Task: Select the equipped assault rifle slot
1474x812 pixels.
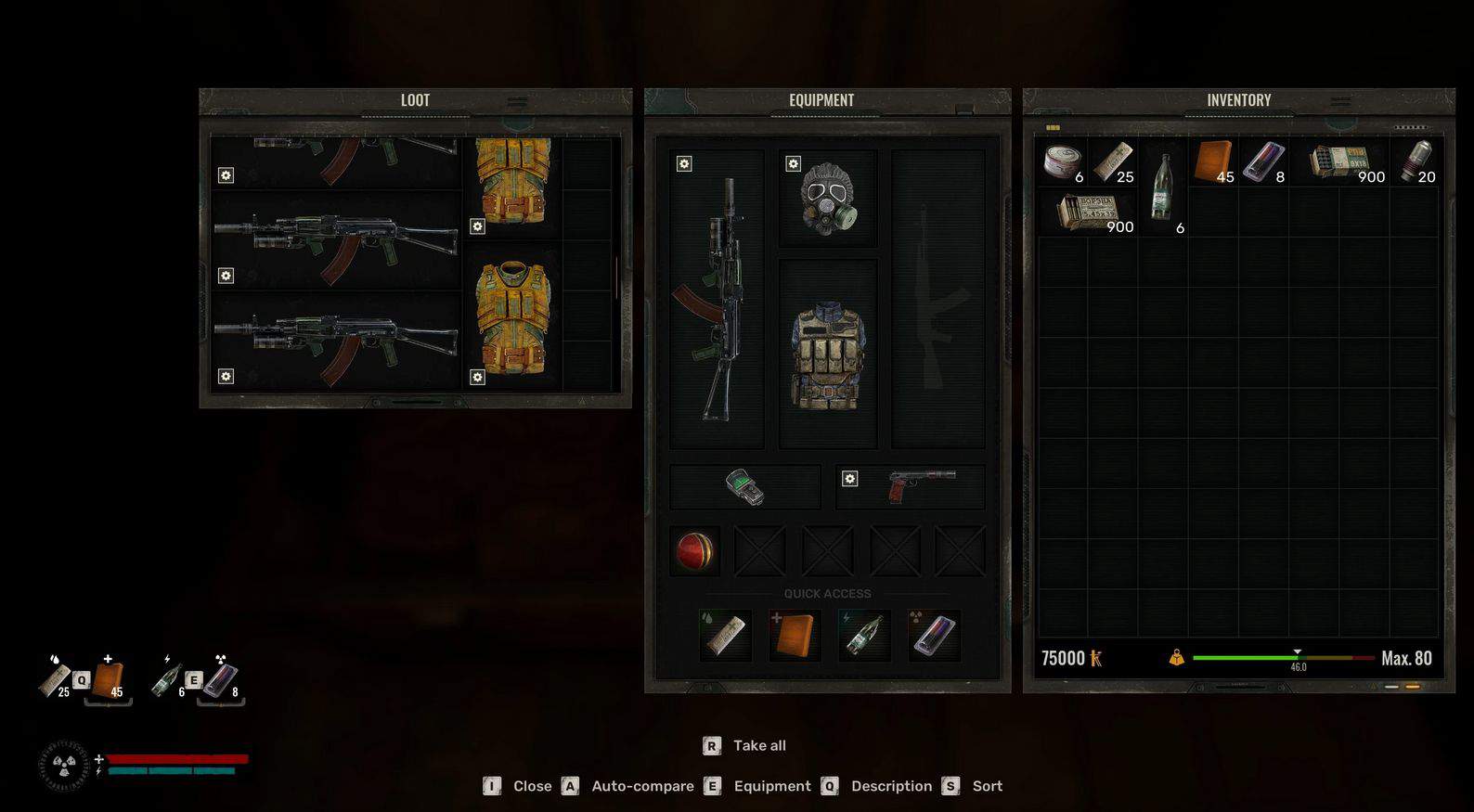Action: [717, 299]
